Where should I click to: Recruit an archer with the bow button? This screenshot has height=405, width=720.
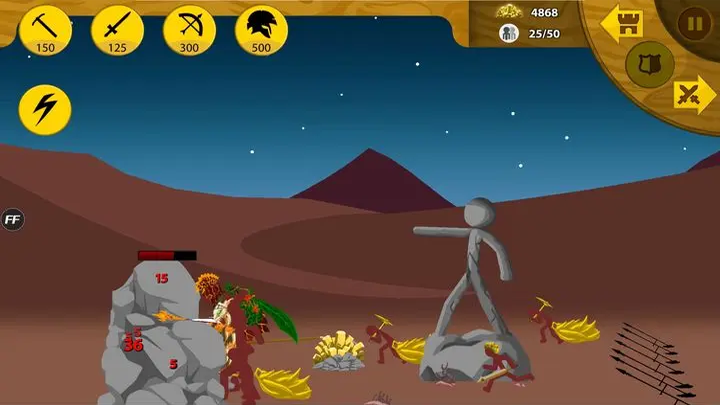(x=190, y=30)
